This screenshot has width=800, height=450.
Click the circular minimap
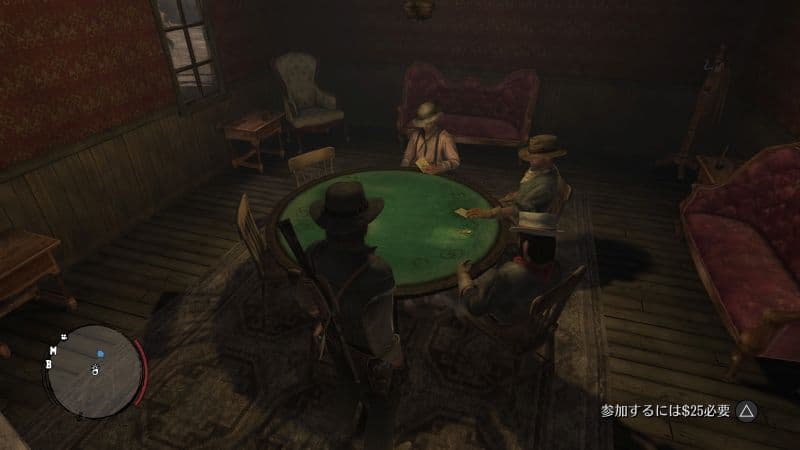pyautogui.click(x=96, y=371)
